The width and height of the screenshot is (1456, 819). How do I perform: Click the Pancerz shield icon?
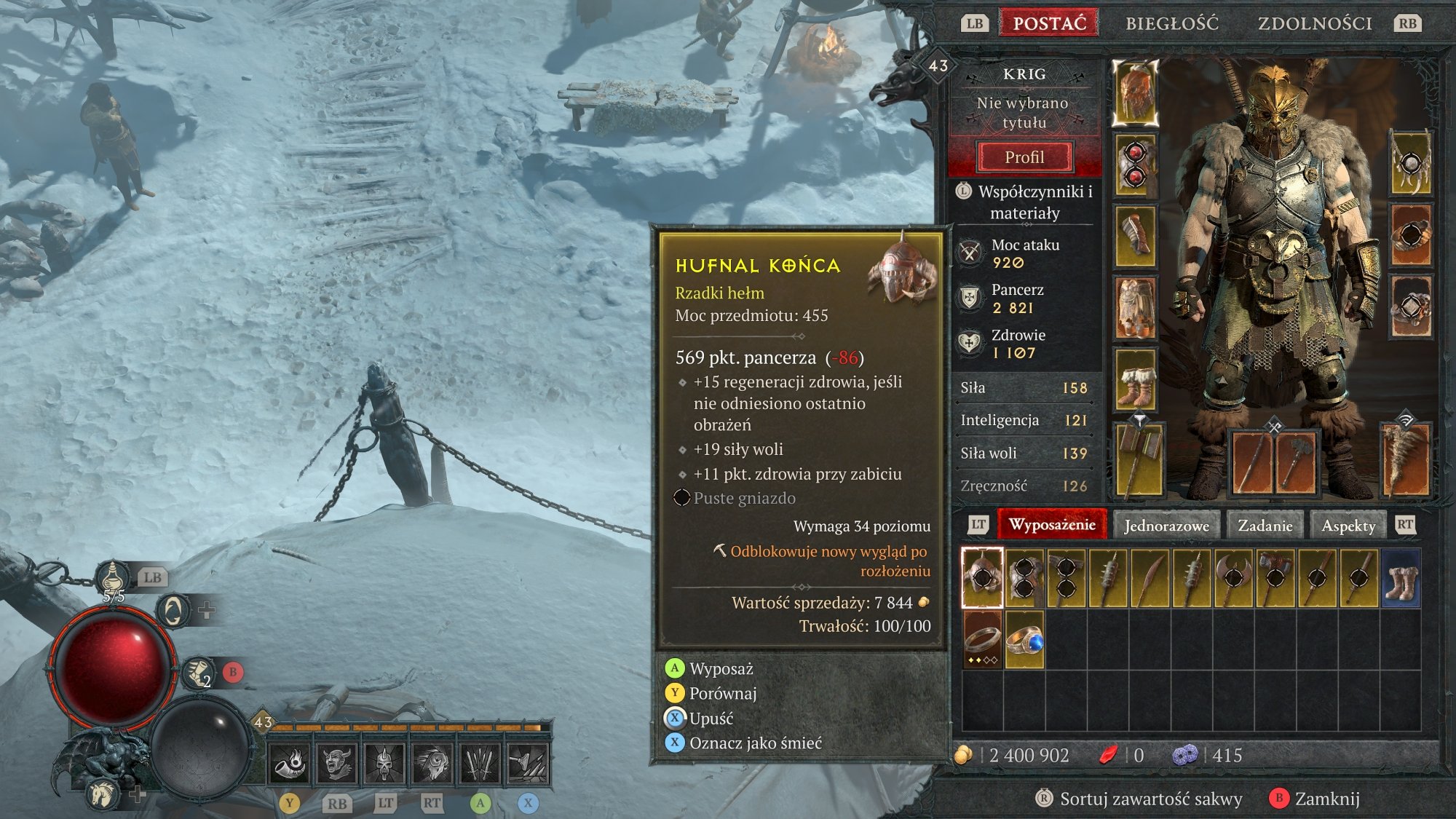[970, 298]
